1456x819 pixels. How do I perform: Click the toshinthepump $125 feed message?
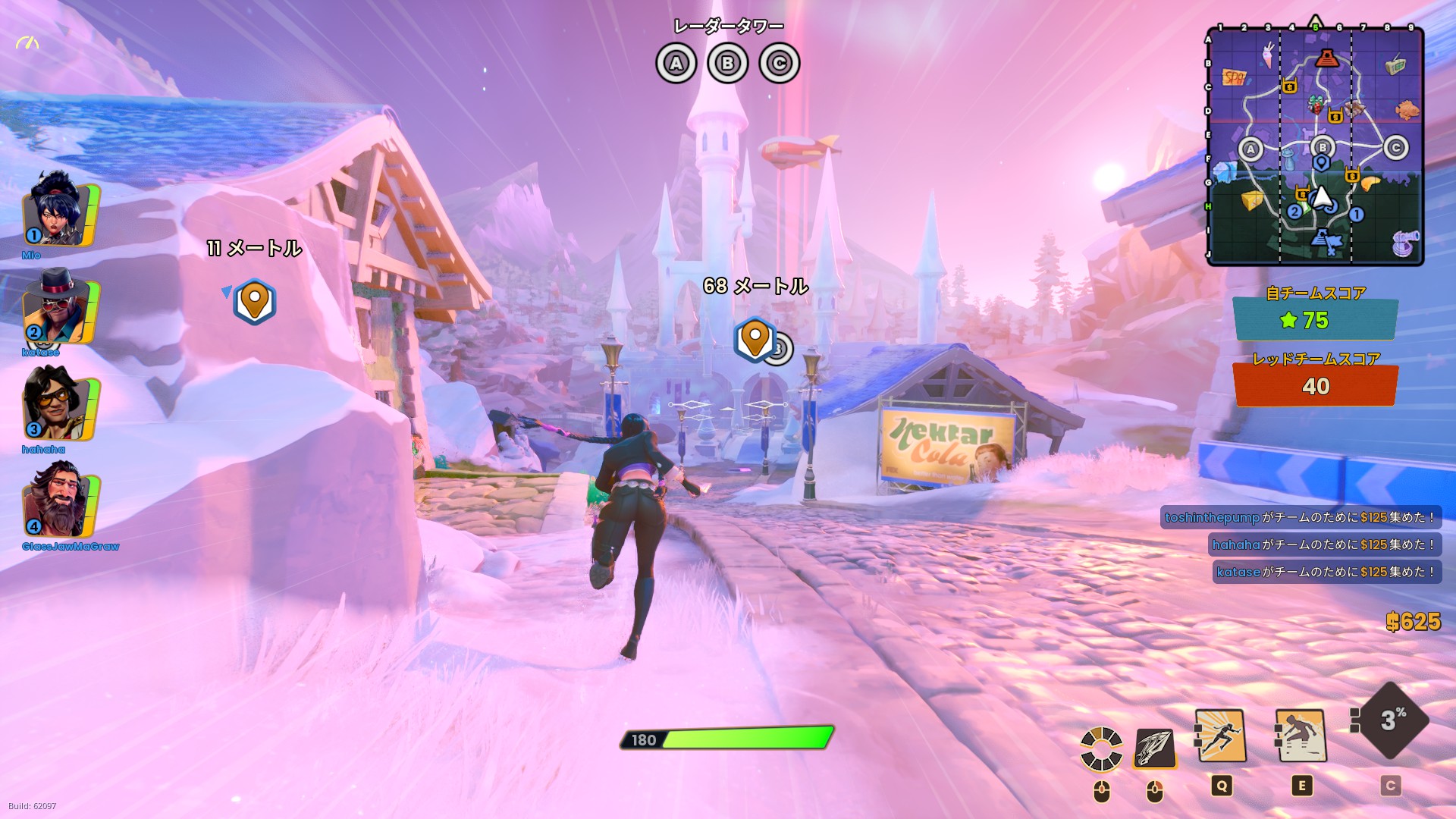1300,517
